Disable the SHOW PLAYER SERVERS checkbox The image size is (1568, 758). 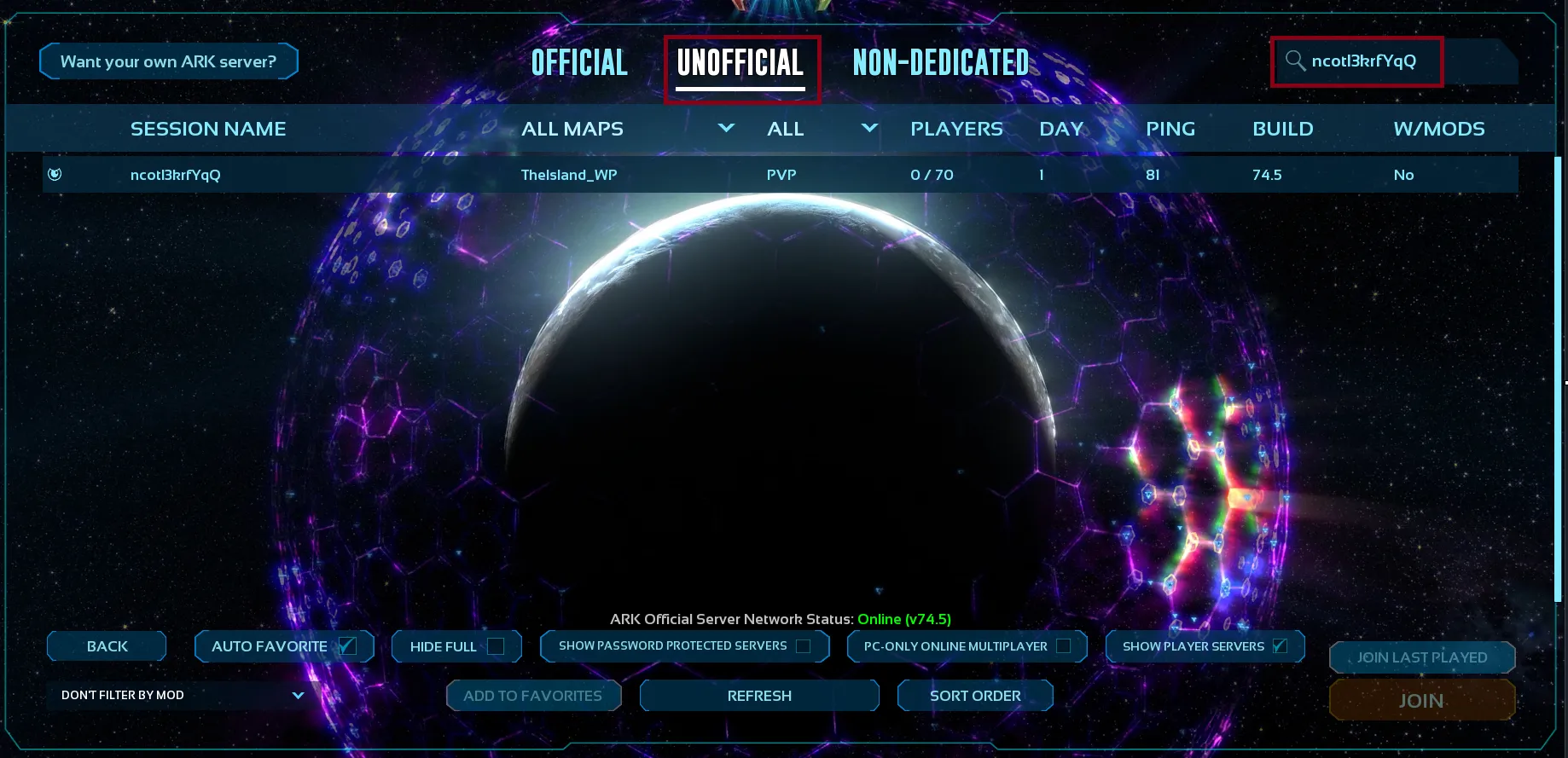(x=1280, y=645)
